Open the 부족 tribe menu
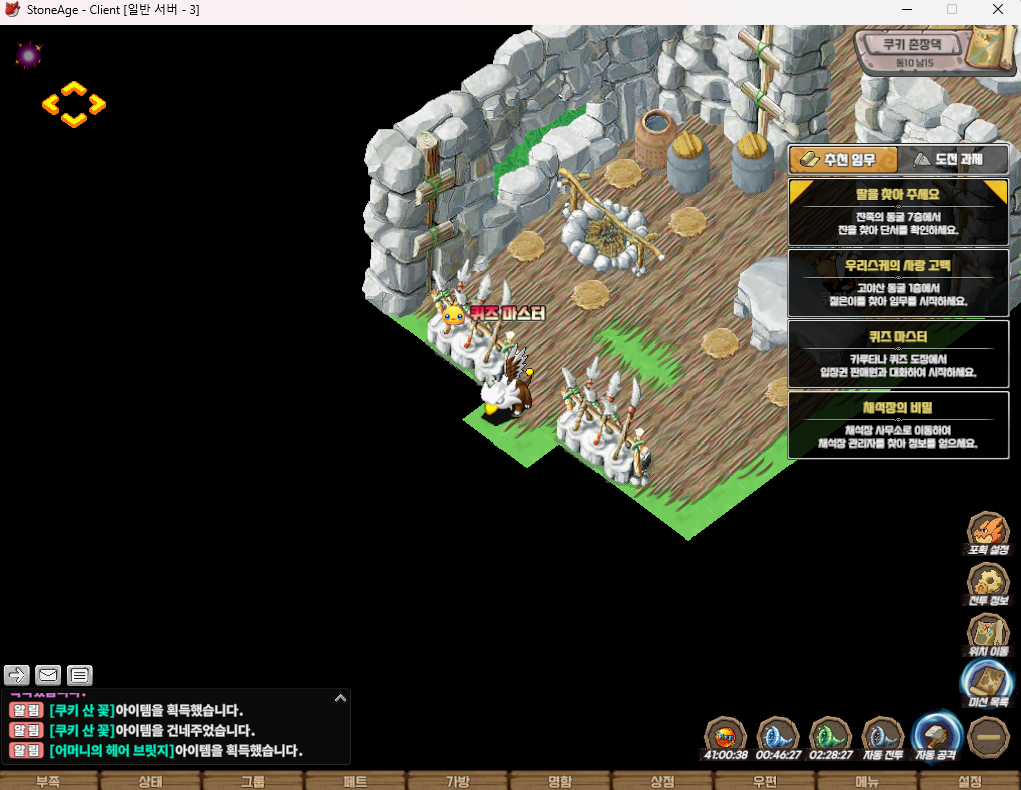Viewport: 1021px width, 790px height. [x=48, y=781]
